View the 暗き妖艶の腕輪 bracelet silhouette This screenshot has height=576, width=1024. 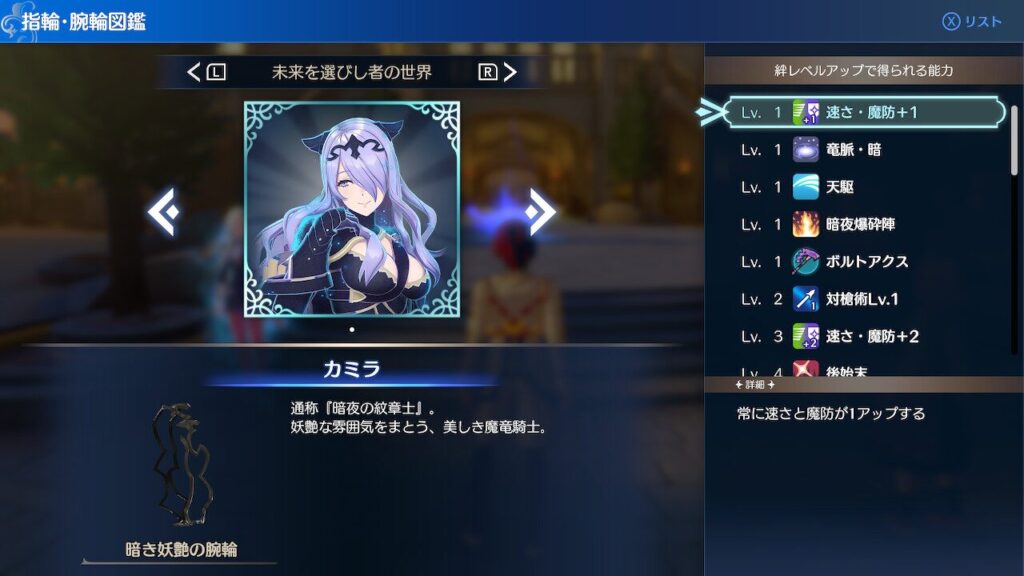tap(182, 465)
